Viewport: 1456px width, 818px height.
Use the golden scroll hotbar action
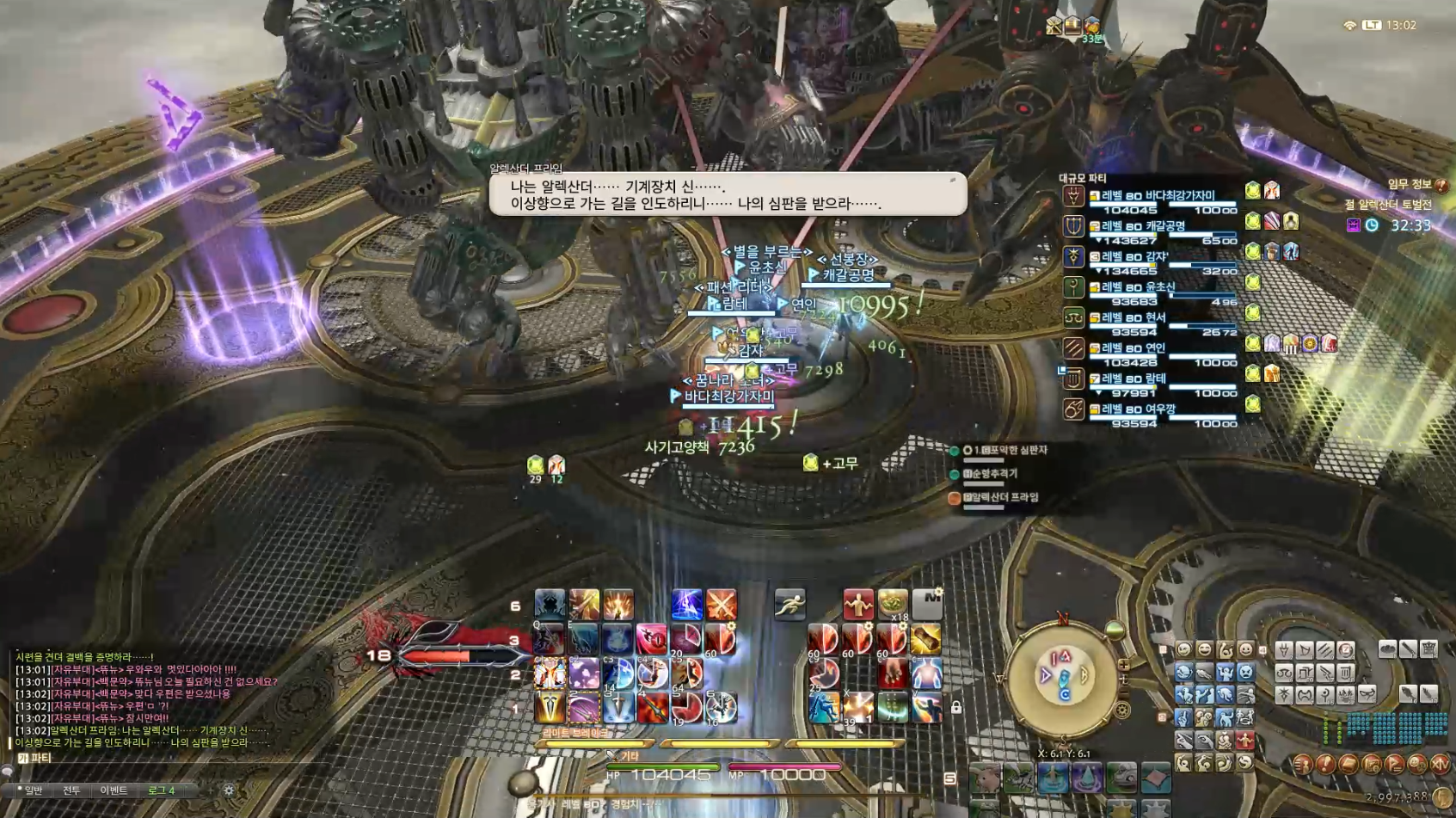pyautogui.click(x=926, y=639)
